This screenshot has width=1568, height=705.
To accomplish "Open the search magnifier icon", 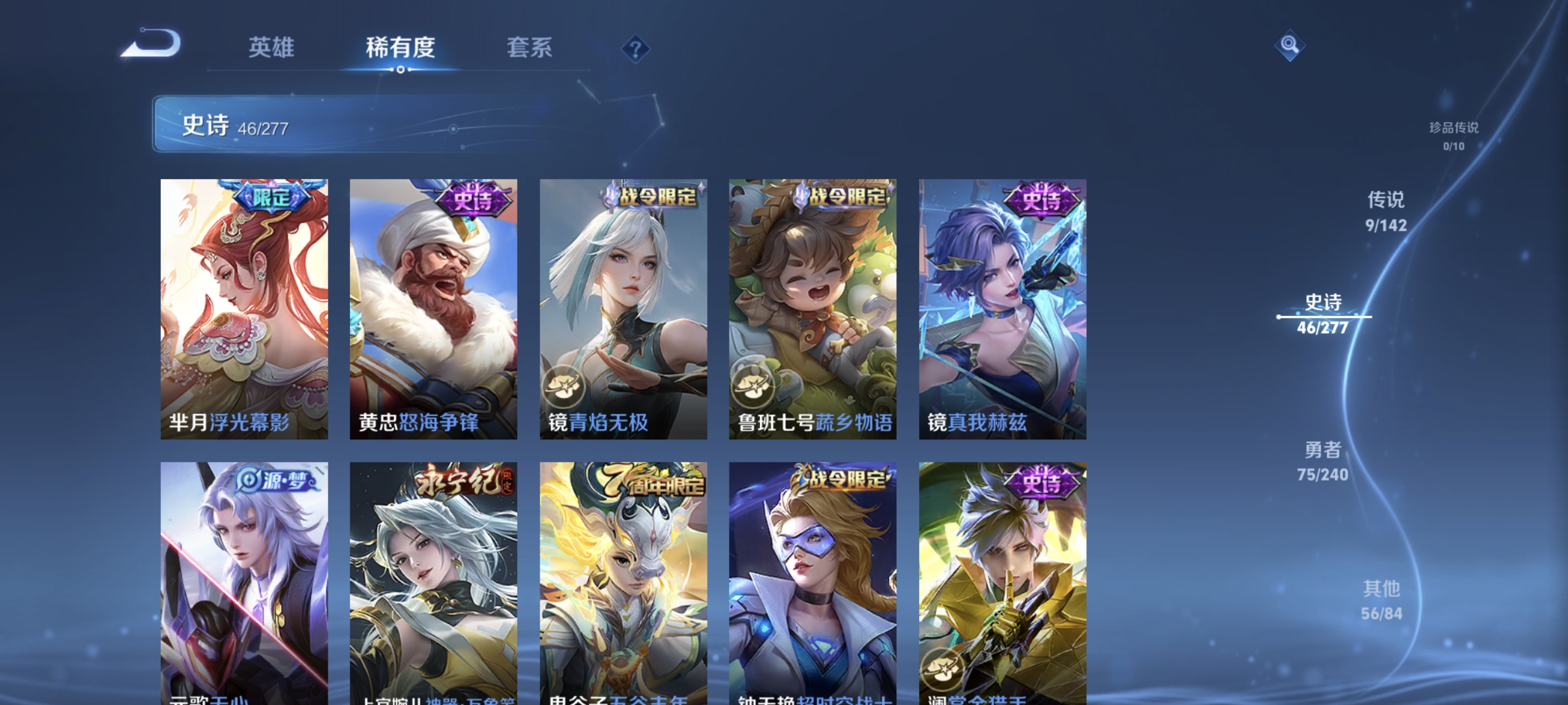I will [1290, 45].
